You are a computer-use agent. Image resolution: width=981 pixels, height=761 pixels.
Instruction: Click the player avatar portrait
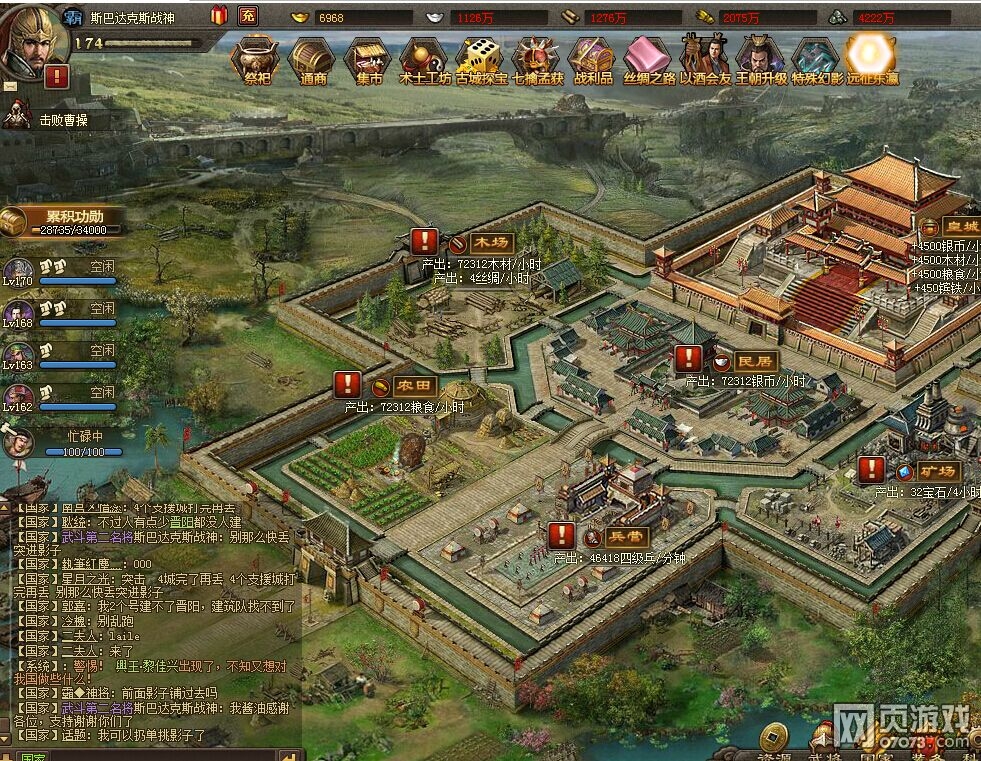[x=32, y=40]
